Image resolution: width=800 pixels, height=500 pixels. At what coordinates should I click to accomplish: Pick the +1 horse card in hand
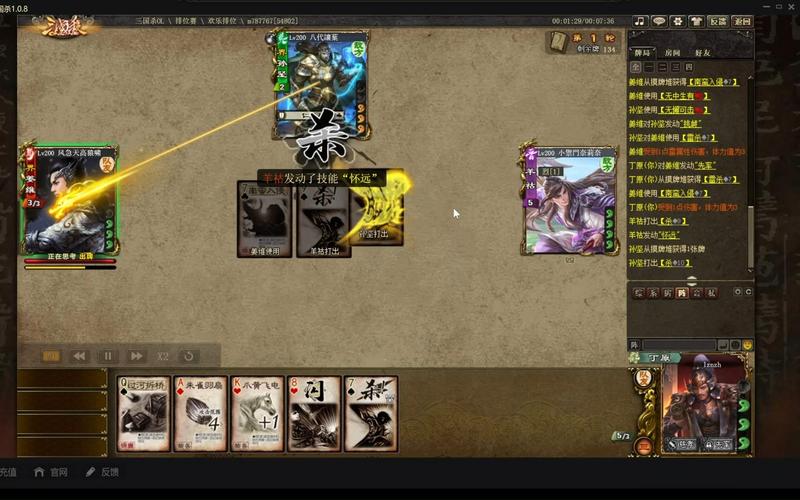pos(257,413)
